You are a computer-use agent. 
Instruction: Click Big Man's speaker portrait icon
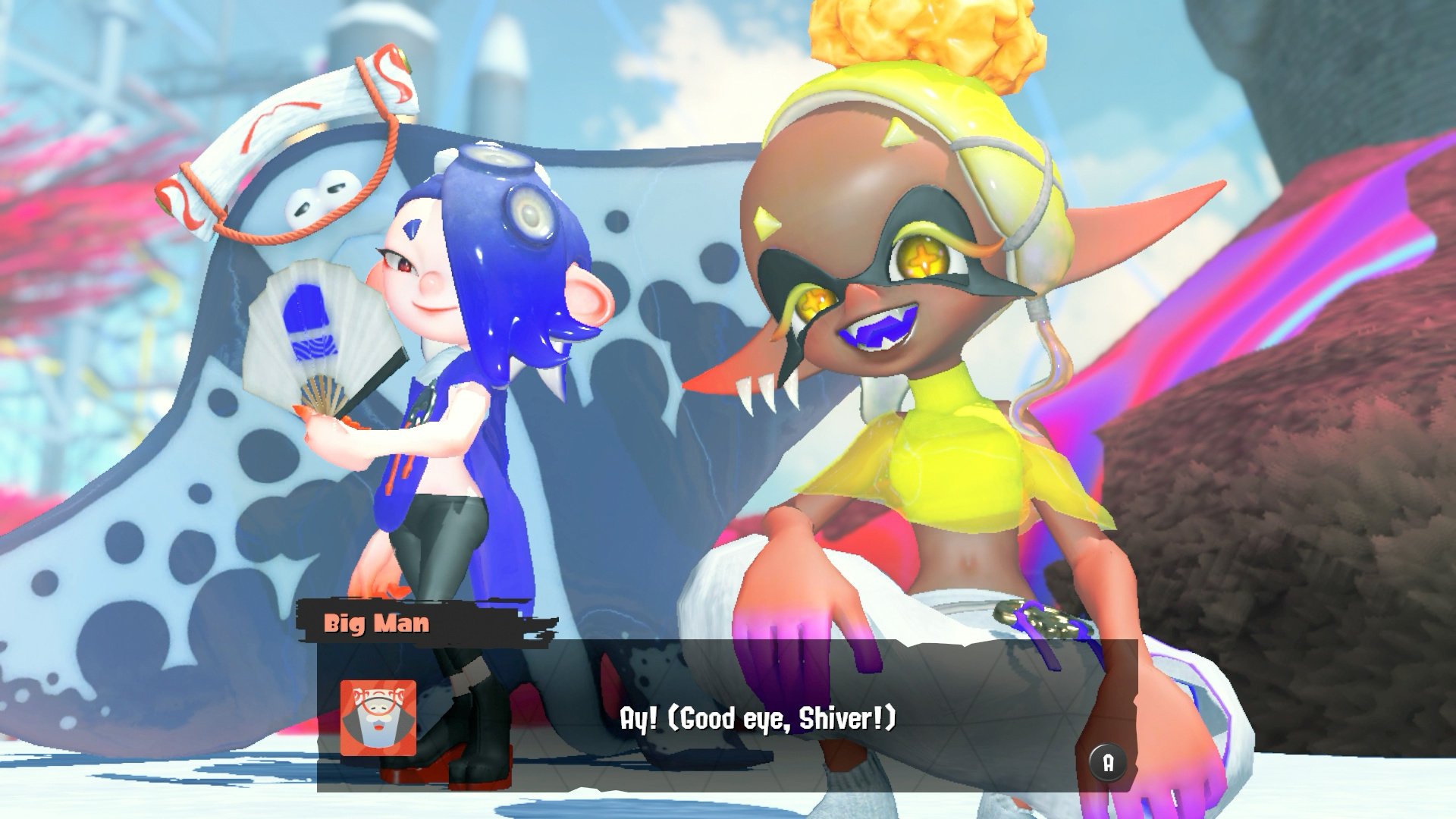(378, 717)
